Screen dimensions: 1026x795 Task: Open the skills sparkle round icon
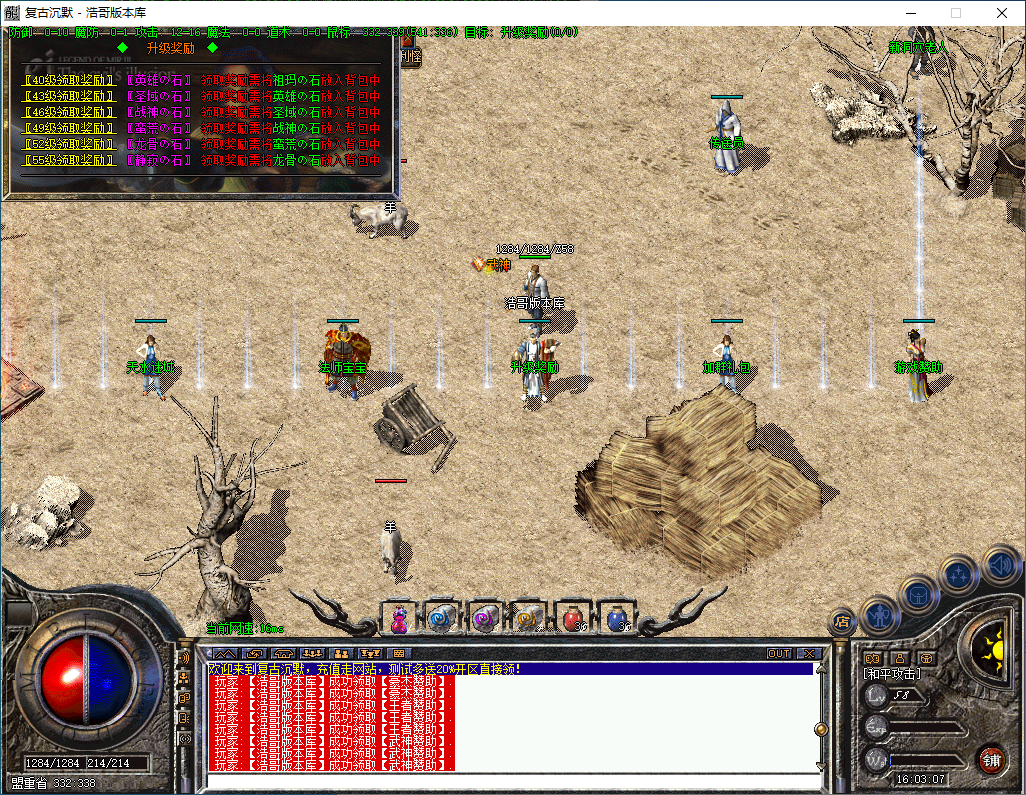(x=959, y=575)
